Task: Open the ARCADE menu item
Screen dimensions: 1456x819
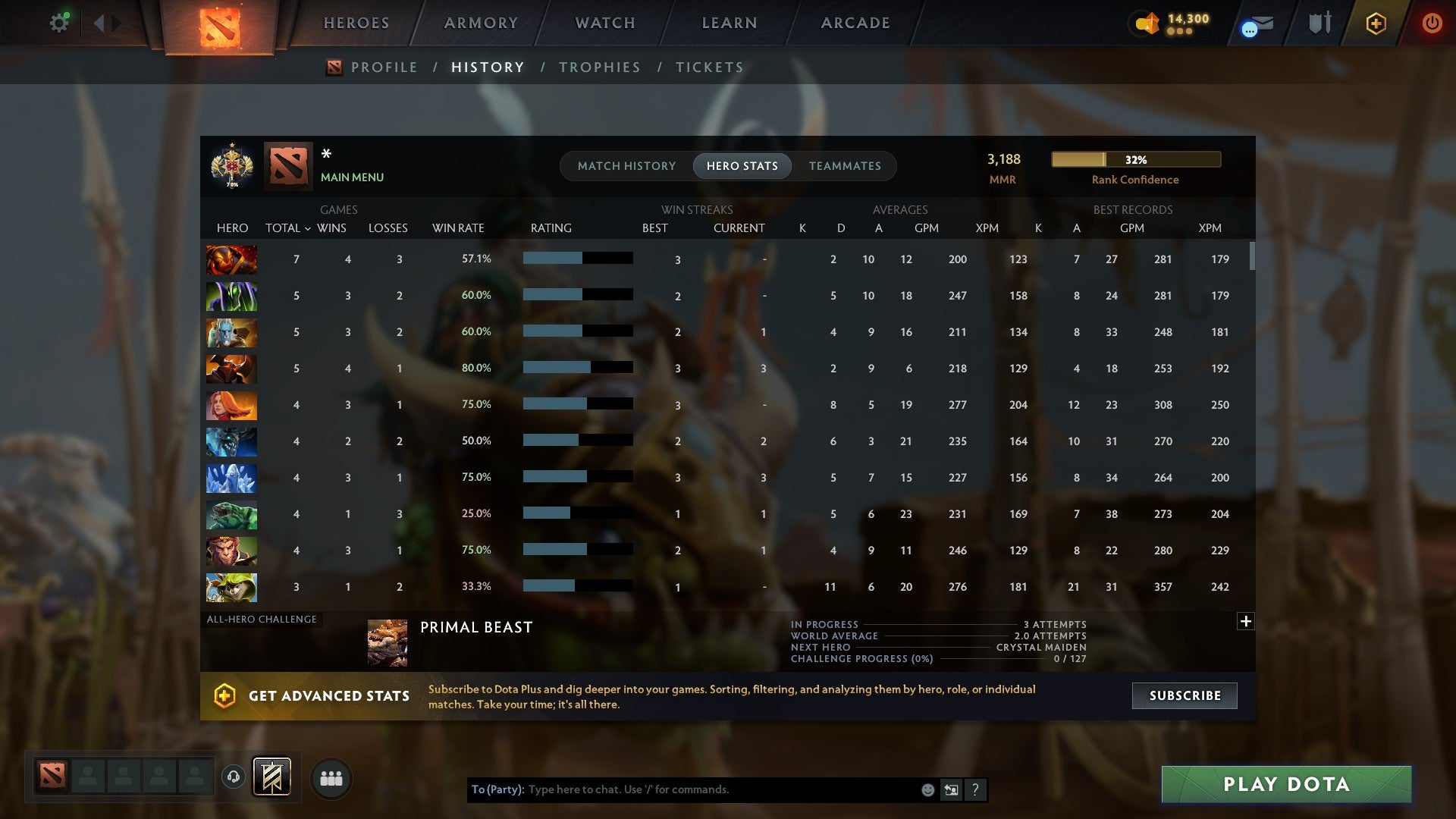Action: [855, 23]
